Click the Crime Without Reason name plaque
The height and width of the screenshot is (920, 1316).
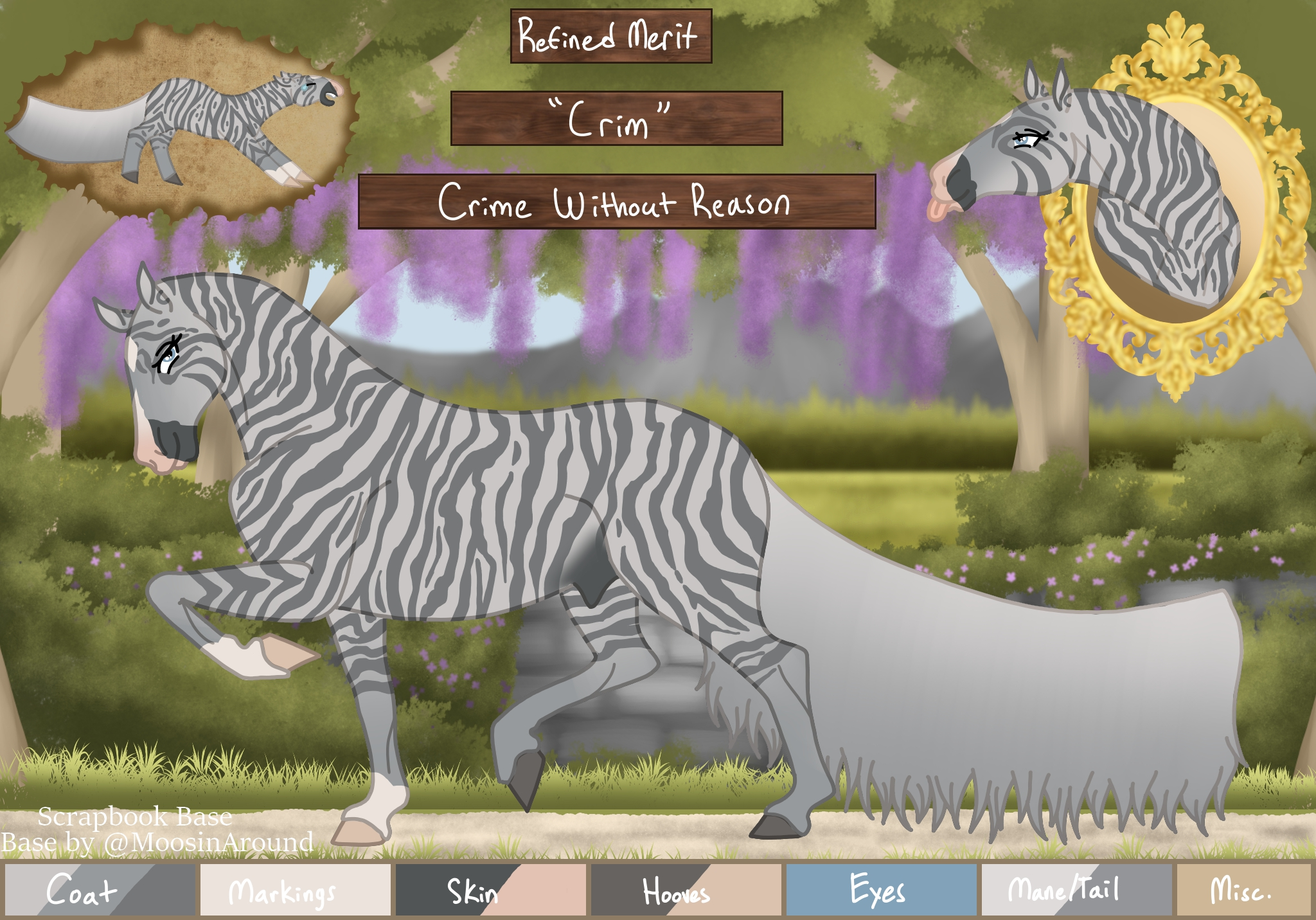tap(616, 202)
